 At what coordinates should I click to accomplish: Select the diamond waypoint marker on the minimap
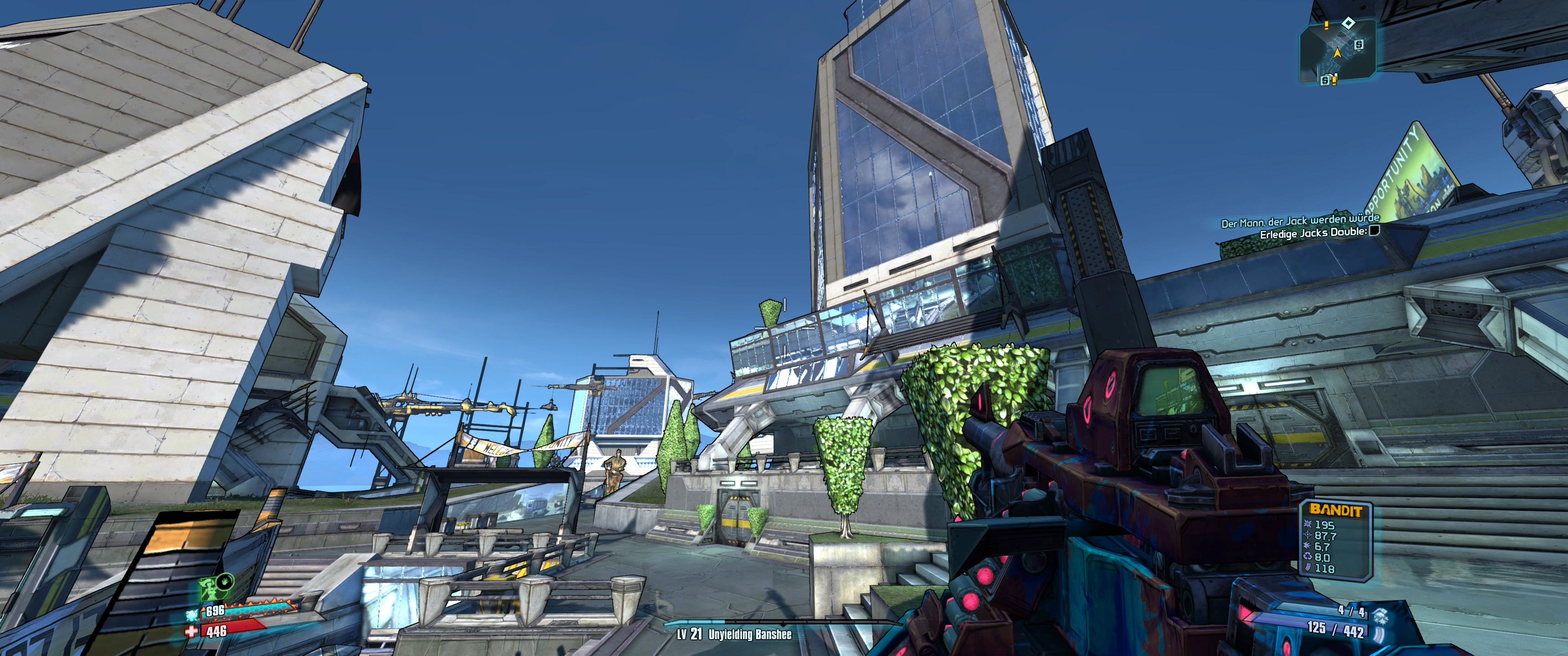pos(1349,24)
